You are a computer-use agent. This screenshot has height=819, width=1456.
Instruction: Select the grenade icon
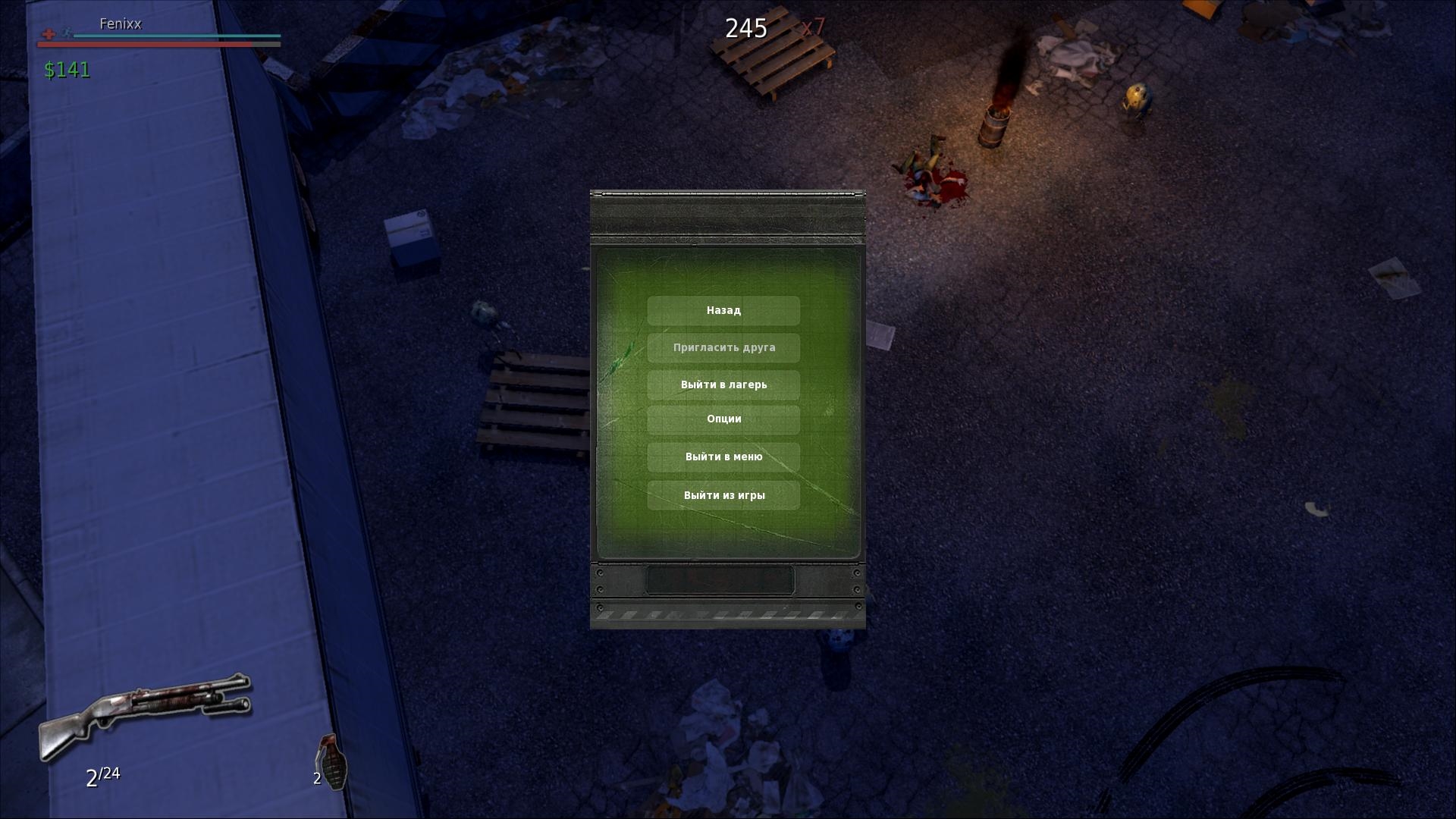coord(331,761)
